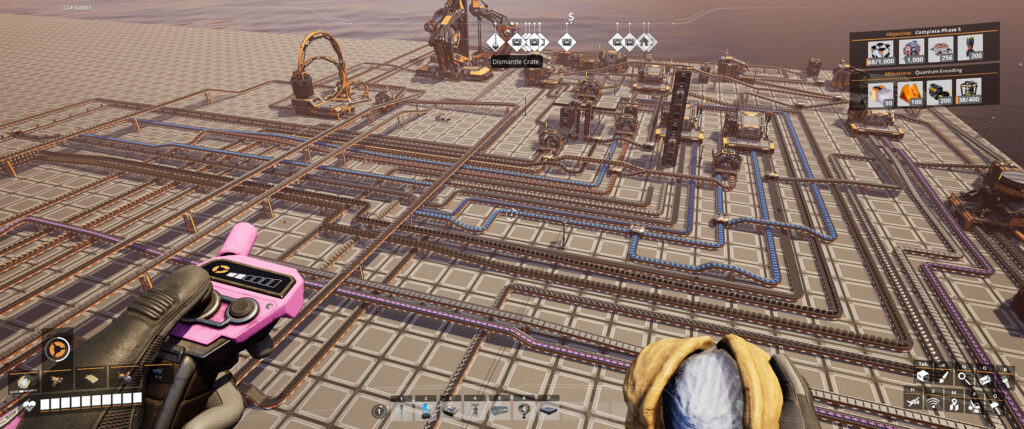The height and width of the screenshot is (429, 1024).
Task: Click the Dismantle Crate compass marker
Action: tap(496, 42)
